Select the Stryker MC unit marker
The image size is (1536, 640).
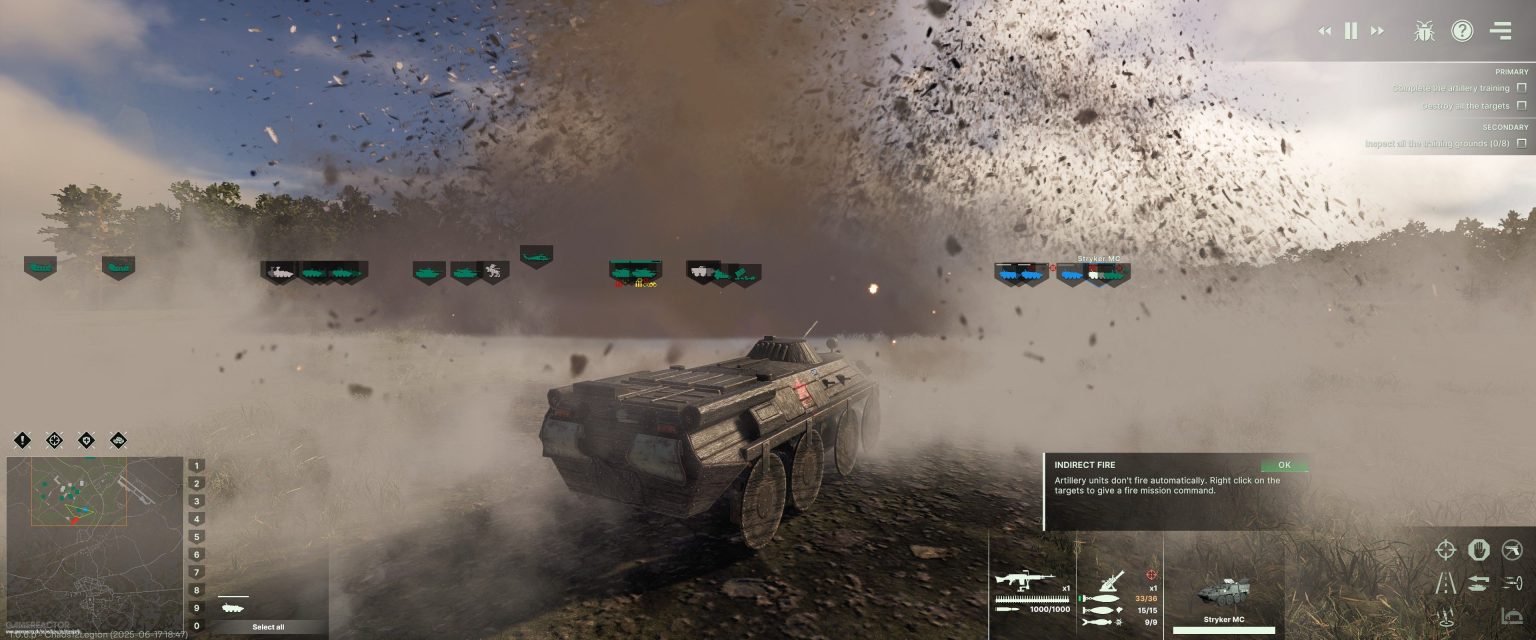[1099, 273]
